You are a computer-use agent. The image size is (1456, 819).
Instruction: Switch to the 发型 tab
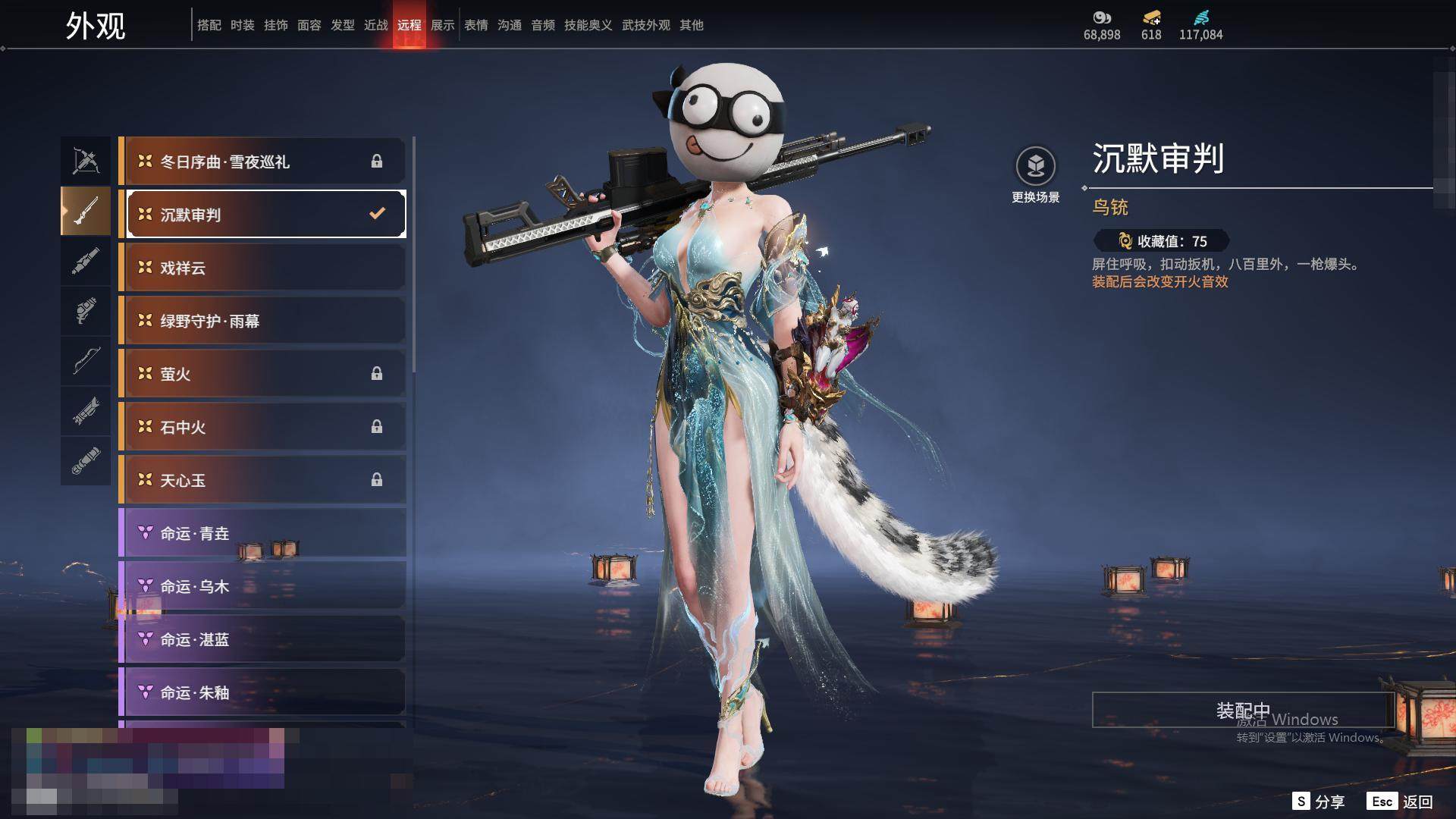click(343, 25)
